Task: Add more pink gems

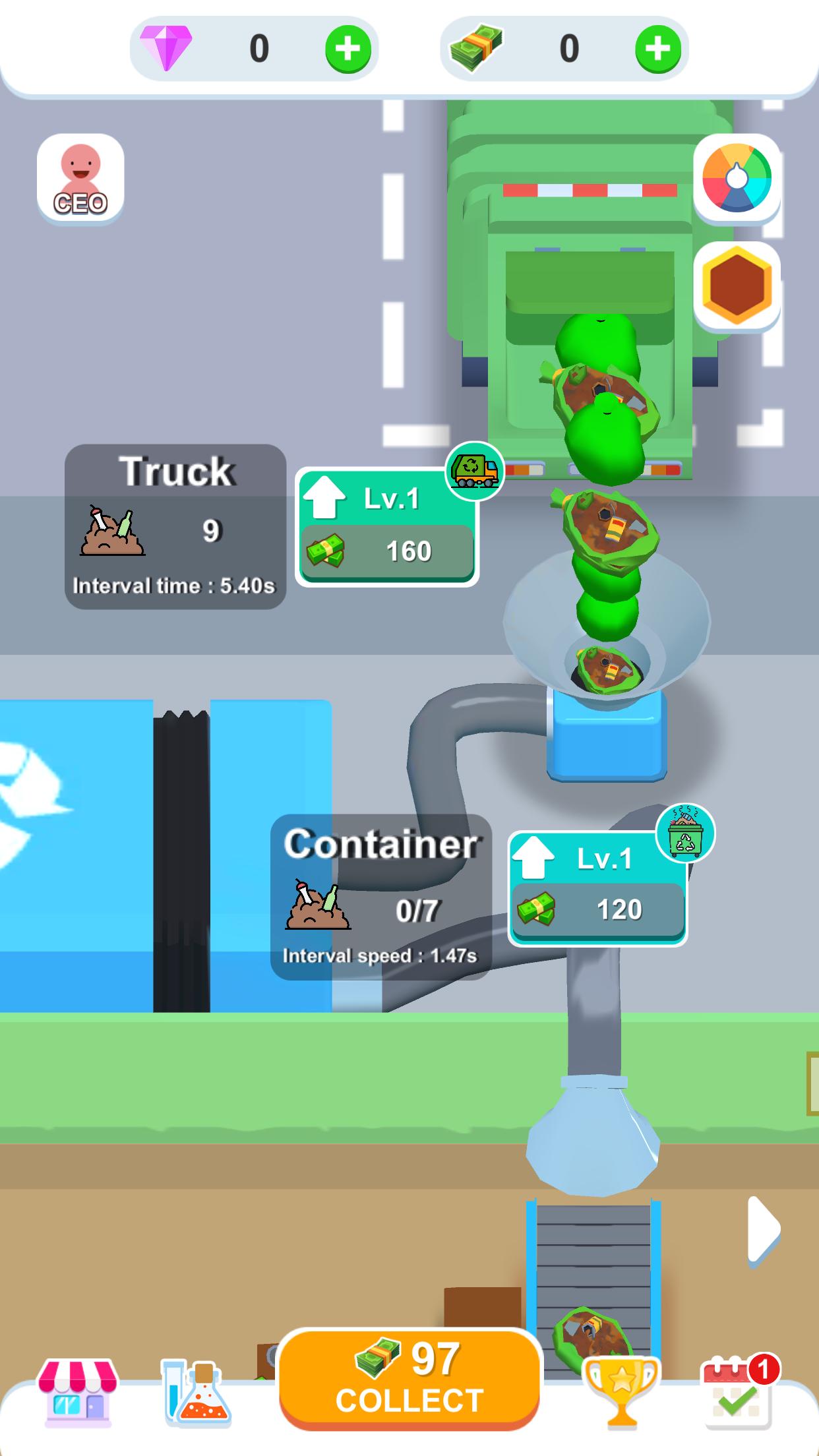Action: (x=348, y=49)
